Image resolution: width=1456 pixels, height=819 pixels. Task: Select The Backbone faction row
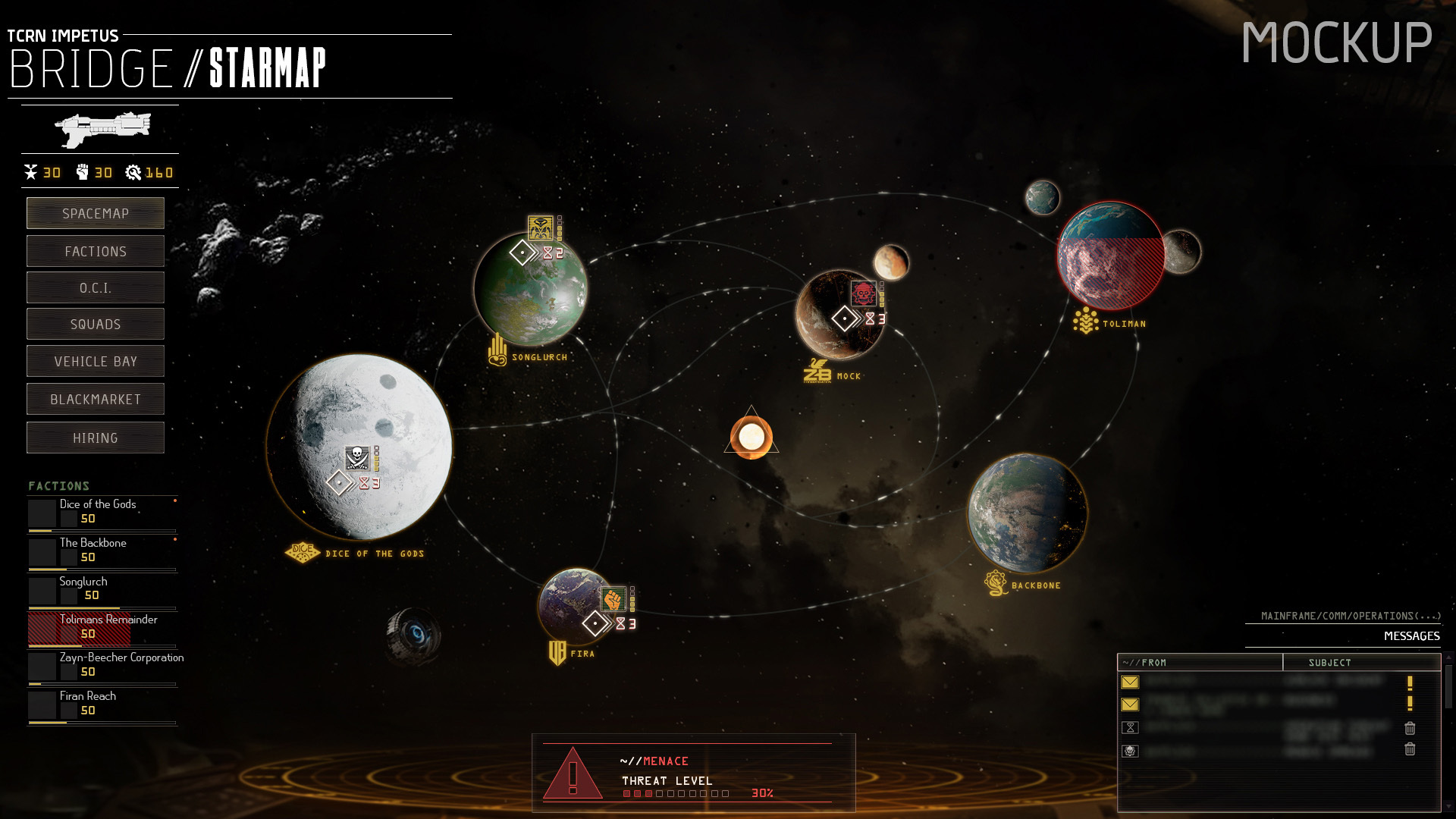[x=102, y=551]
